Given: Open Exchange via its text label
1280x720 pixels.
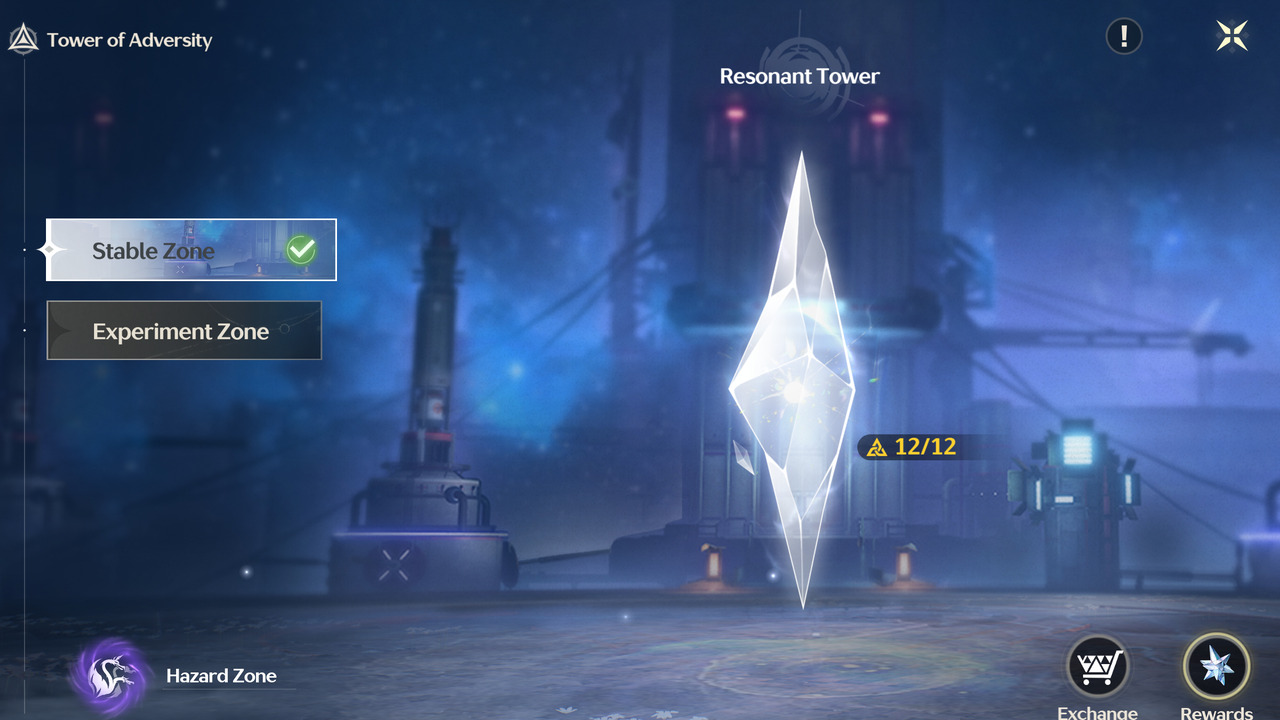Looking at the screenshot, I should click(1097, 712).
